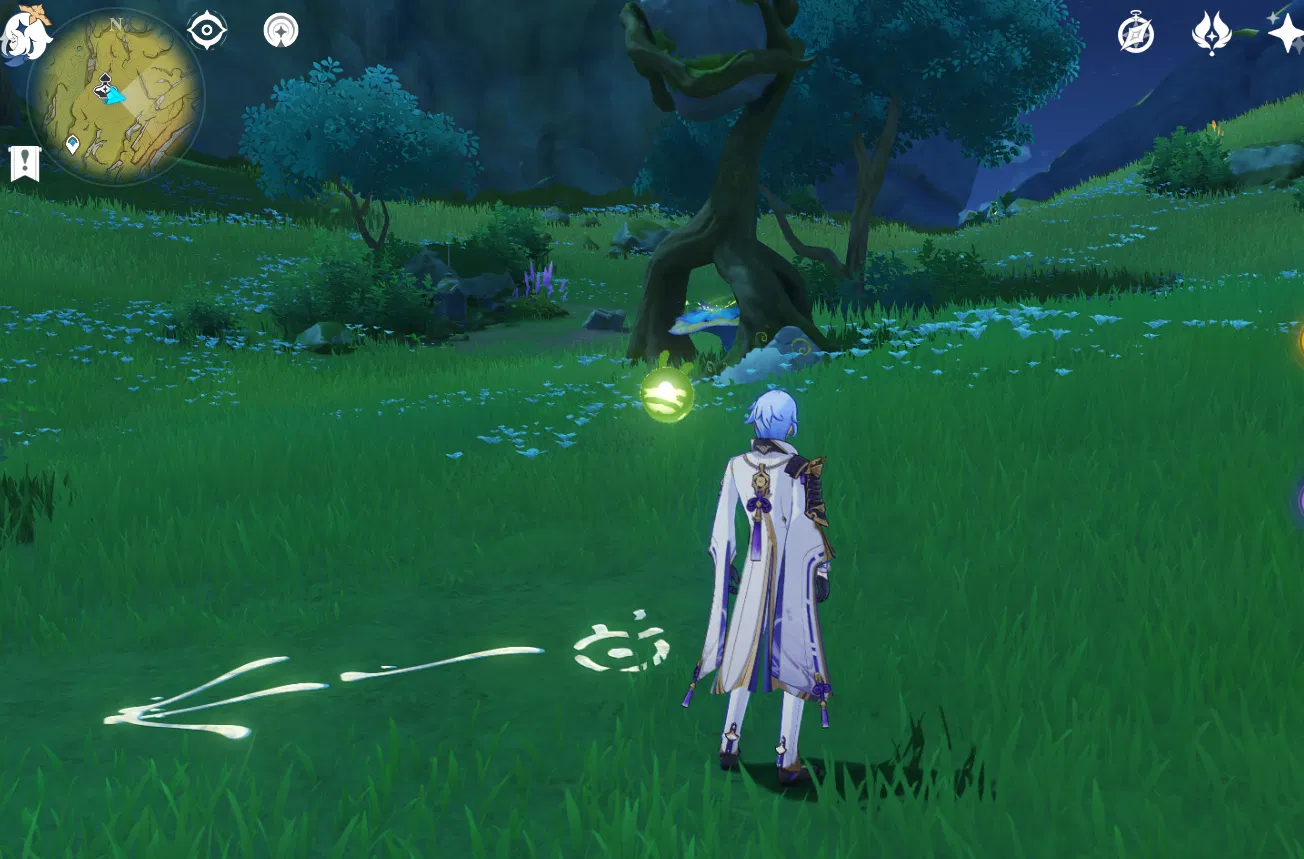1304x859 pixels.
Task: Click the blue waypoint pin on the minimap
Action: tap(72, 145)
